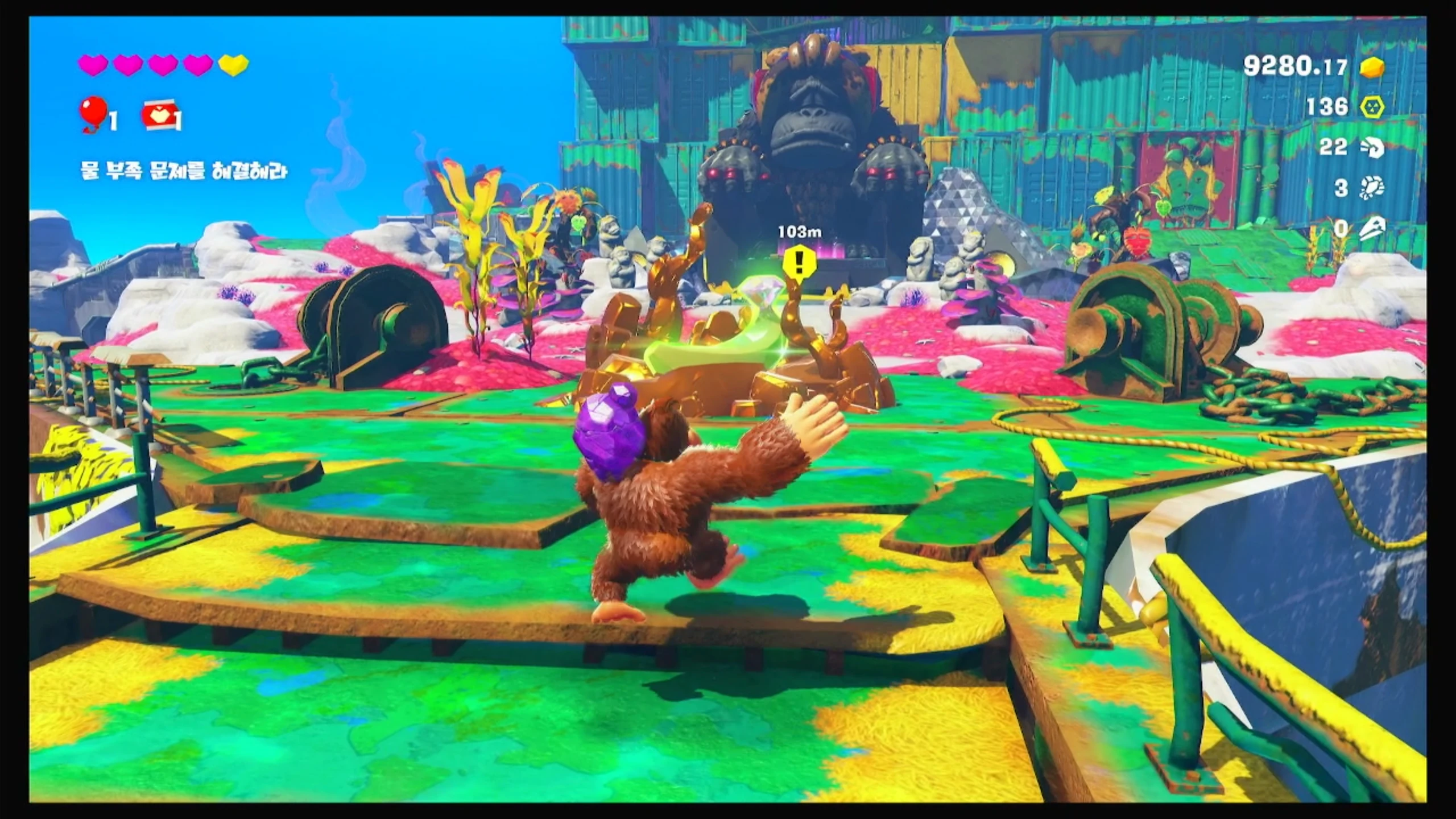This screenshot has height=819, width=1456.
Task: Select the red apple juice can icon
Action: pyautogui.click(x=159, y=115)
